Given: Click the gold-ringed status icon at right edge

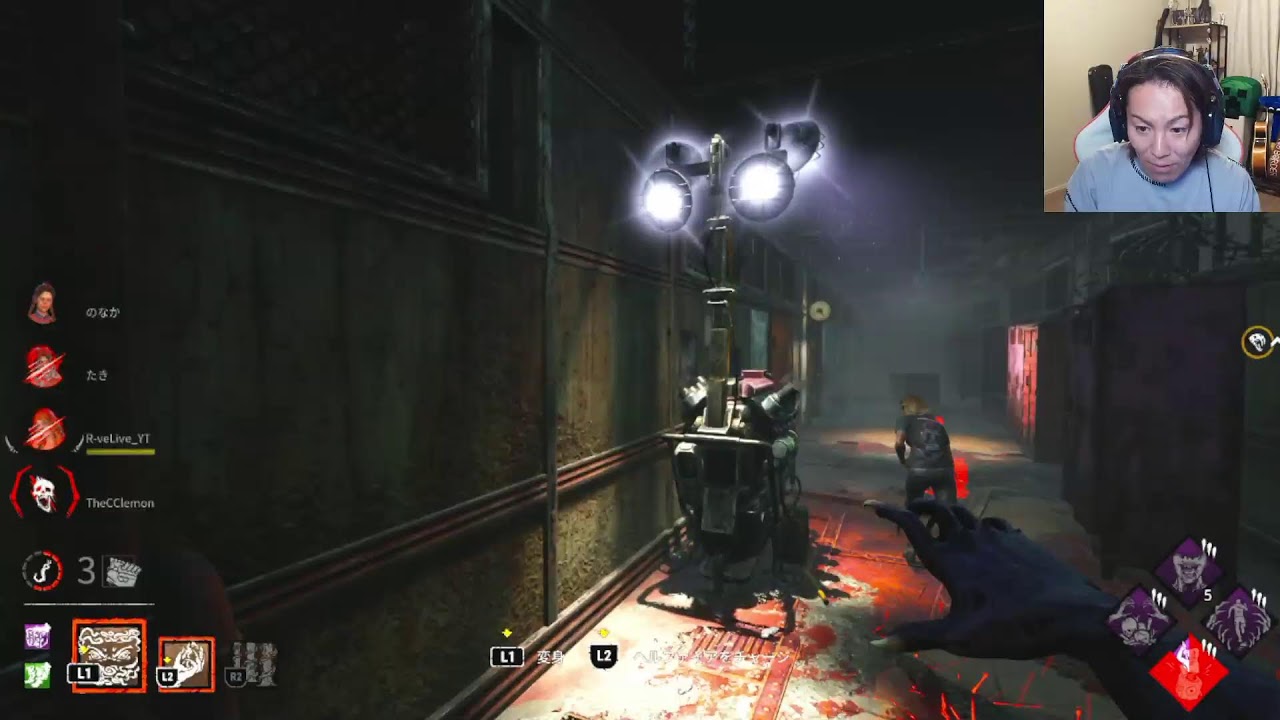Looking at the screenshot, I should (x=1257, y=343).
